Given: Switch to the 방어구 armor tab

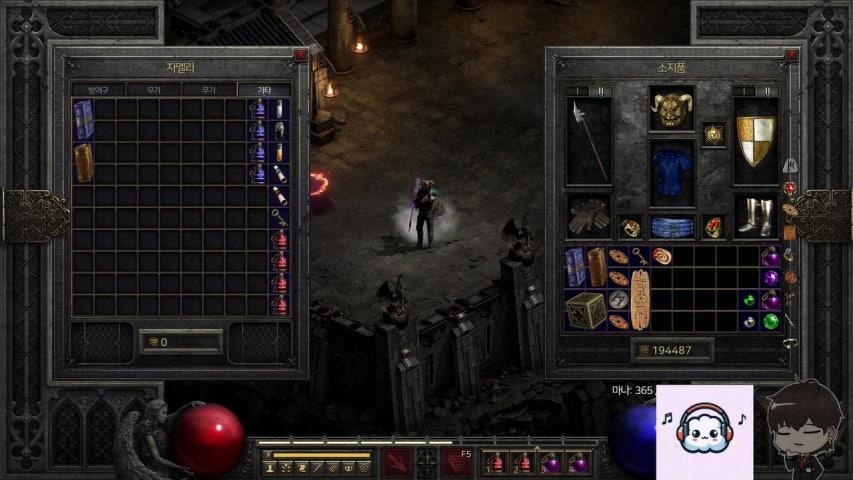Looking at the screenshot, I should point(98,90).
